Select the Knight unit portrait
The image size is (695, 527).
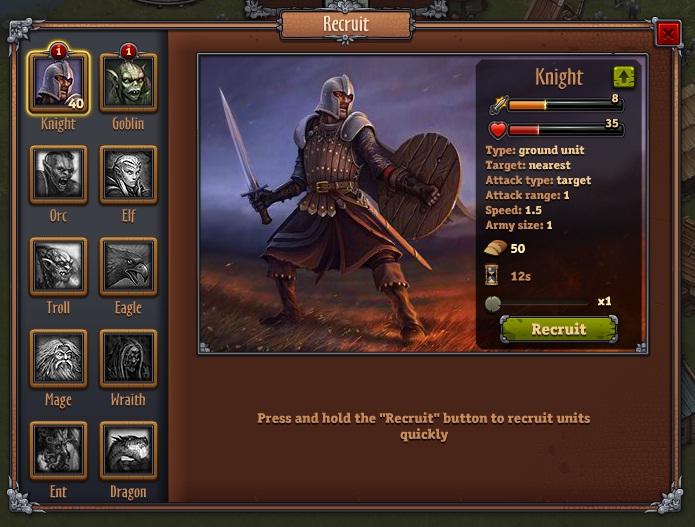pos(59,82)
